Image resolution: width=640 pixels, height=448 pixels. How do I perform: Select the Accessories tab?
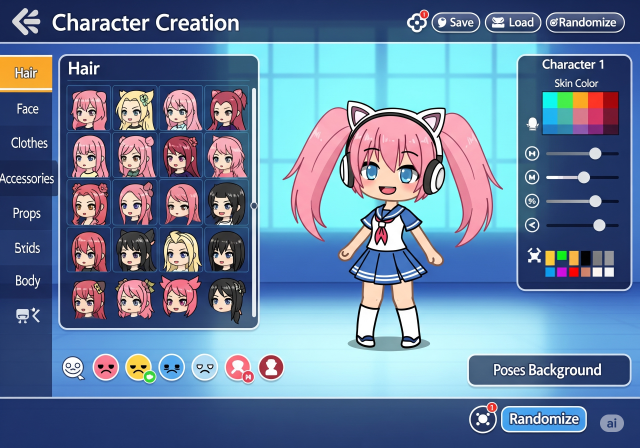tap(28, 179)
